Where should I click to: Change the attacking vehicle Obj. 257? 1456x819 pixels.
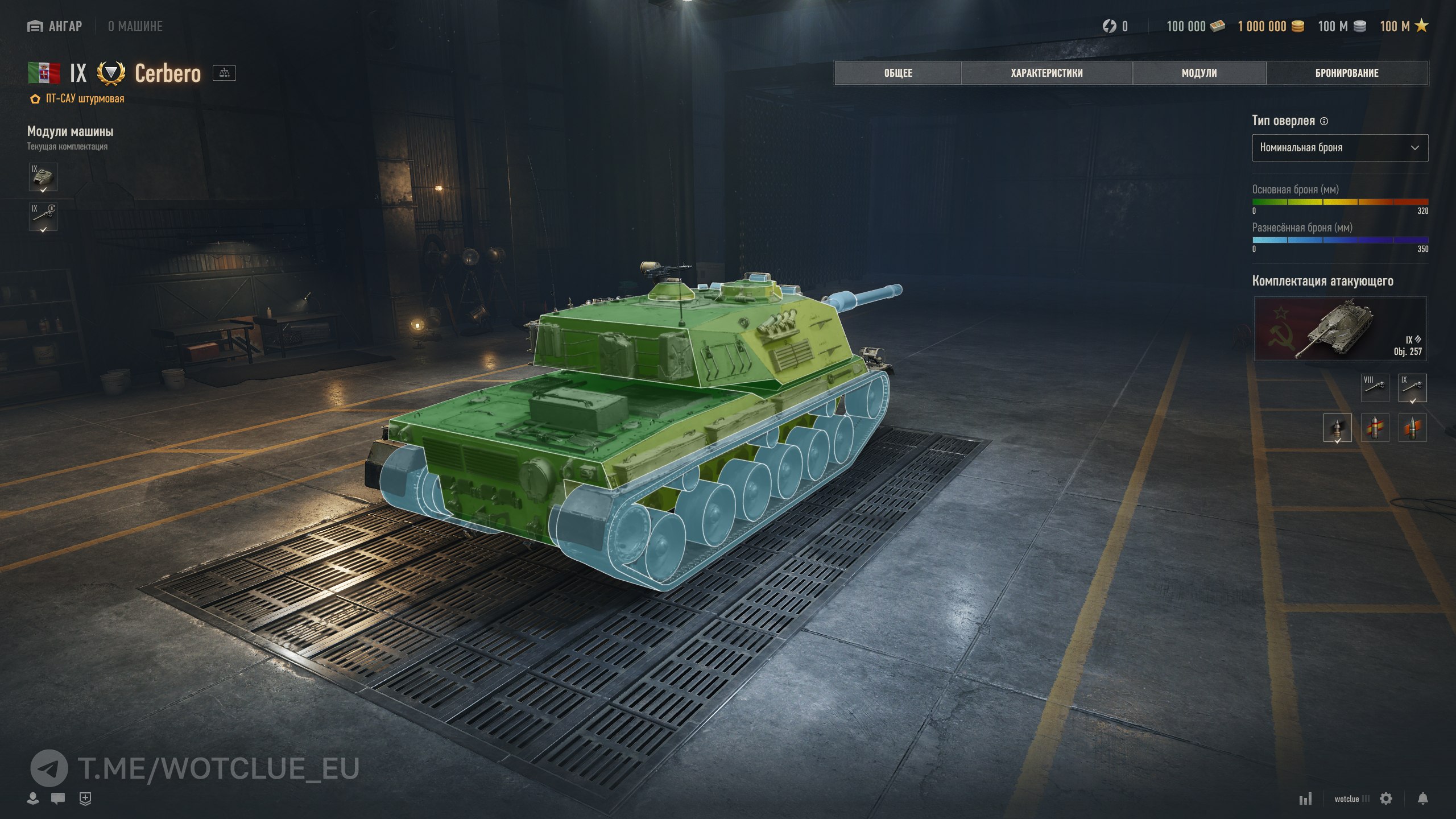click(x=1340, y=329)
